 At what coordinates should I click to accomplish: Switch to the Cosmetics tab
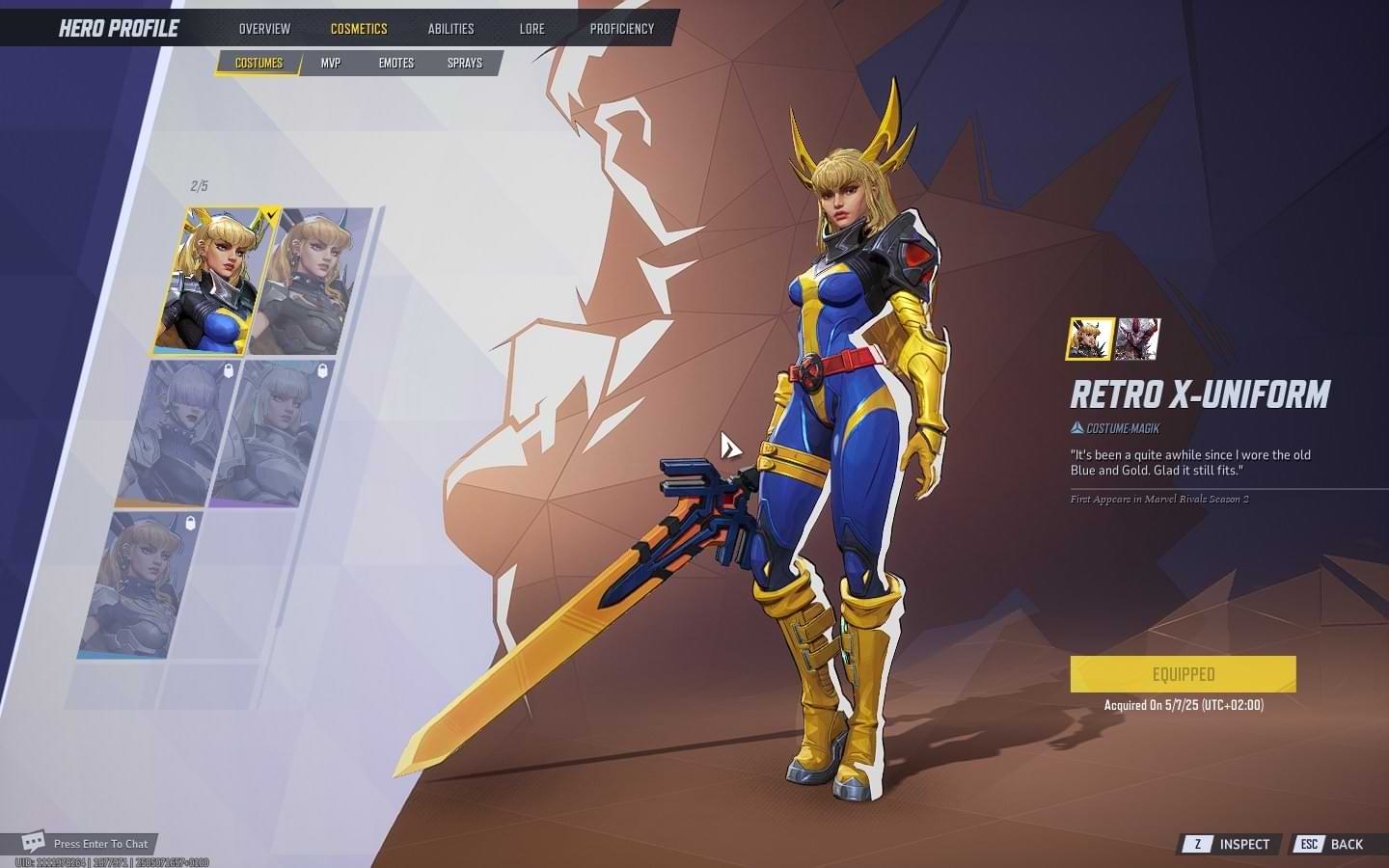pos(359,29)
